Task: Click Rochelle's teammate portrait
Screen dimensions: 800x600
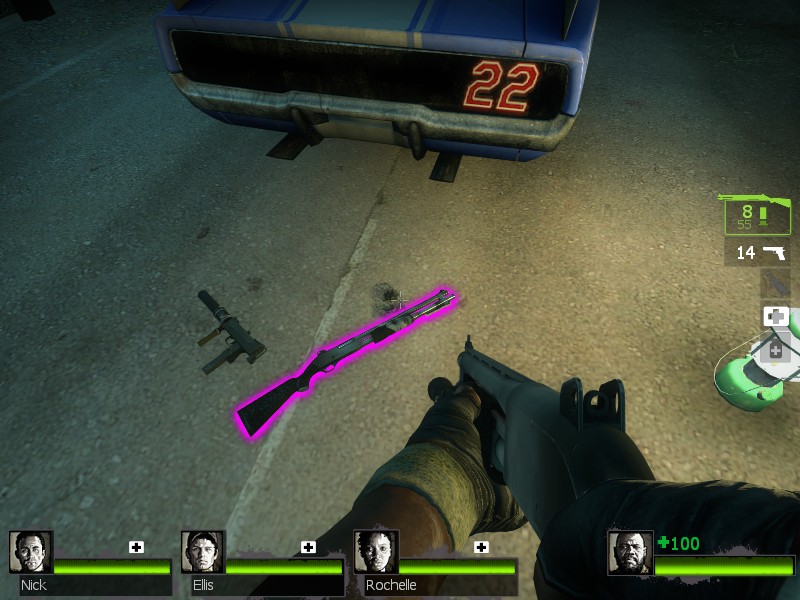Action: click(376, 552)
